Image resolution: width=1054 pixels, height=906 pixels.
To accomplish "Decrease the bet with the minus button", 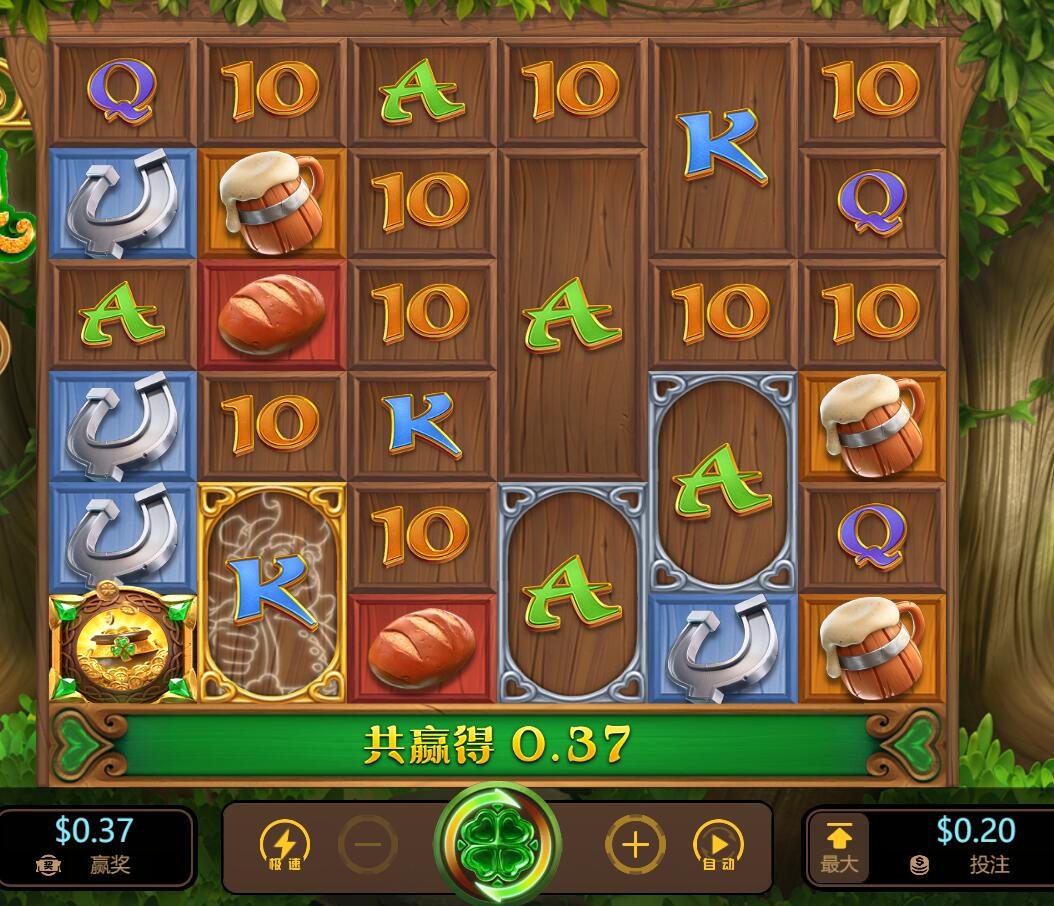I will click(367, 845).
